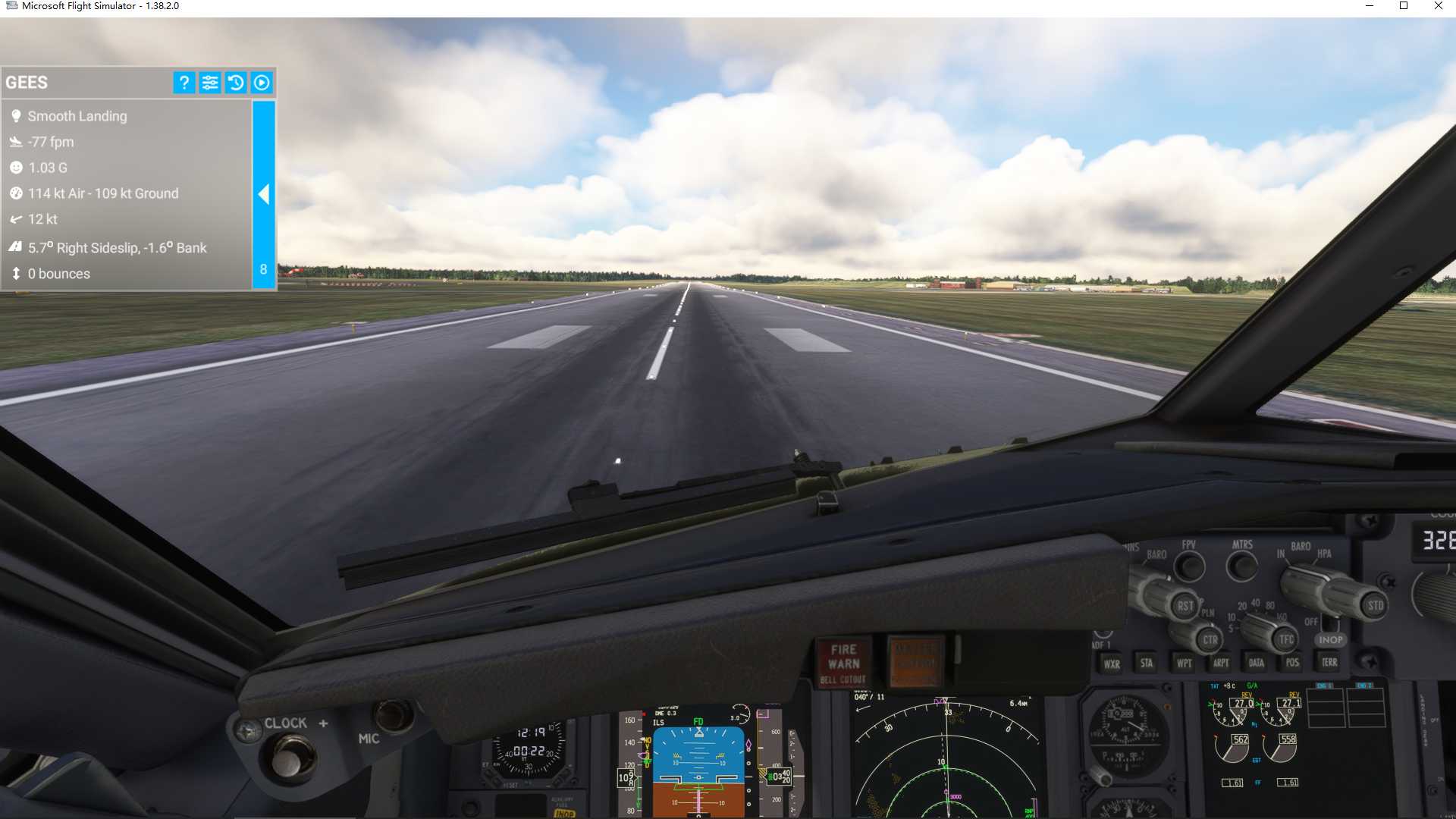This screenshot has width=1456, height=819.
Task: Click the TFC traffic selector knob
Action: coord(1285,639)
